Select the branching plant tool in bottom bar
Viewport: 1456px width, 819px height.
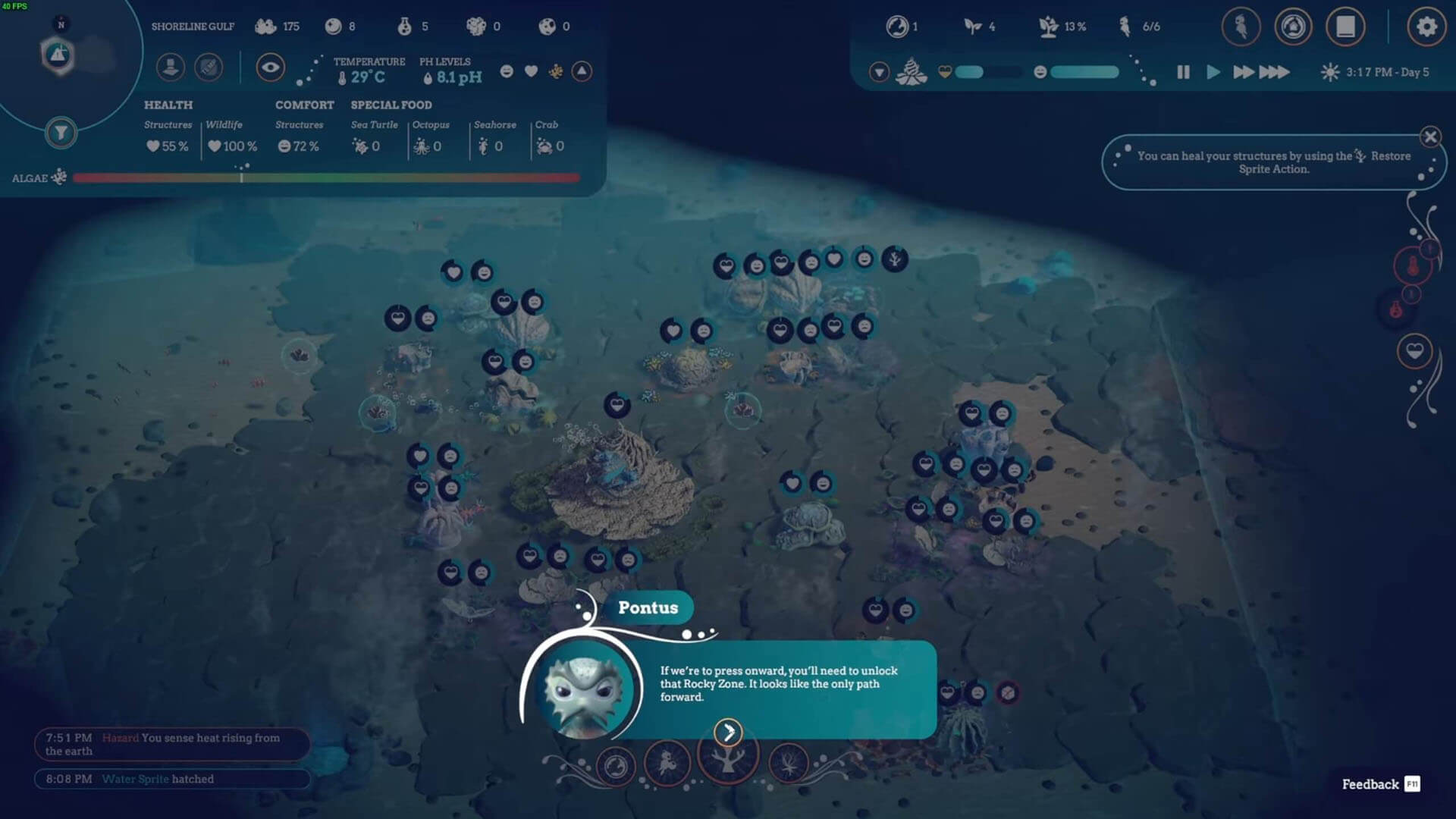[789, 763]
